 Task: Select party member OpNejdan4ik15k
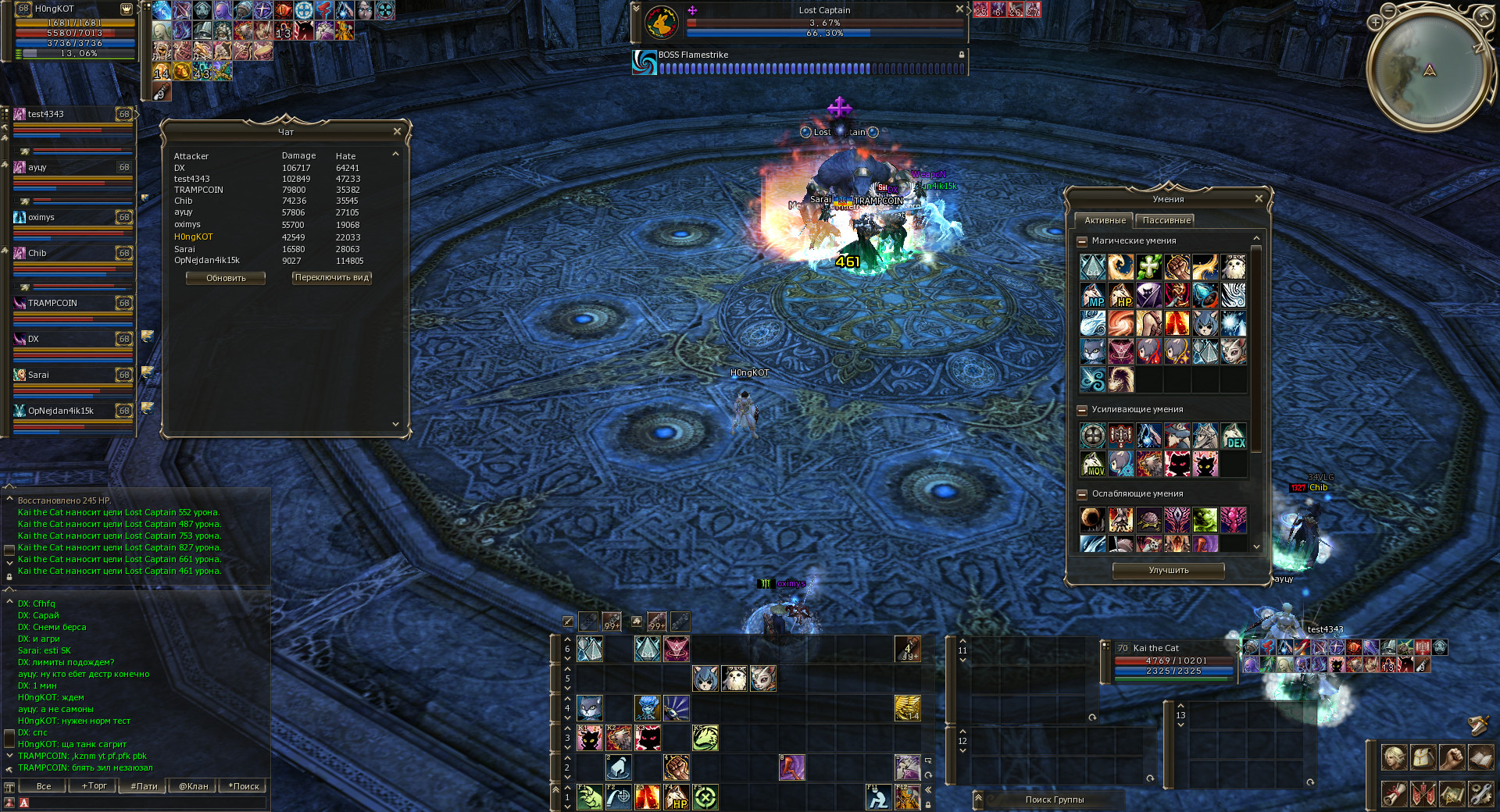tap(70, 411)
